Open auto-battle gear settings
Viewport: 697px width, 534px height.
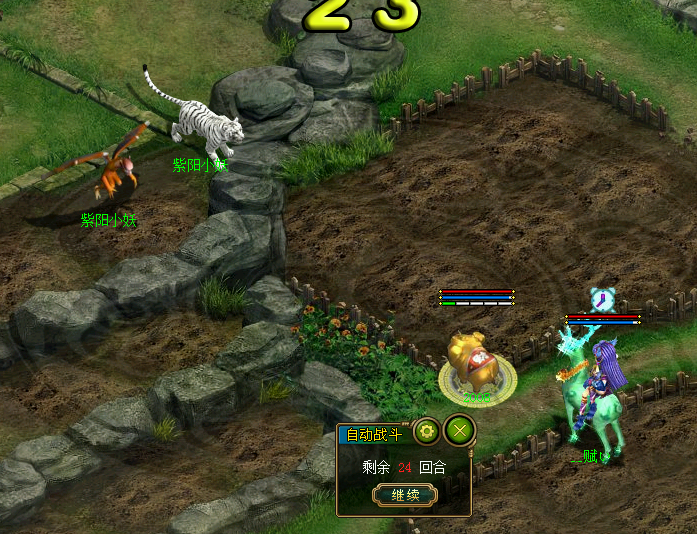pyautogui.click(x=426, y=432)
